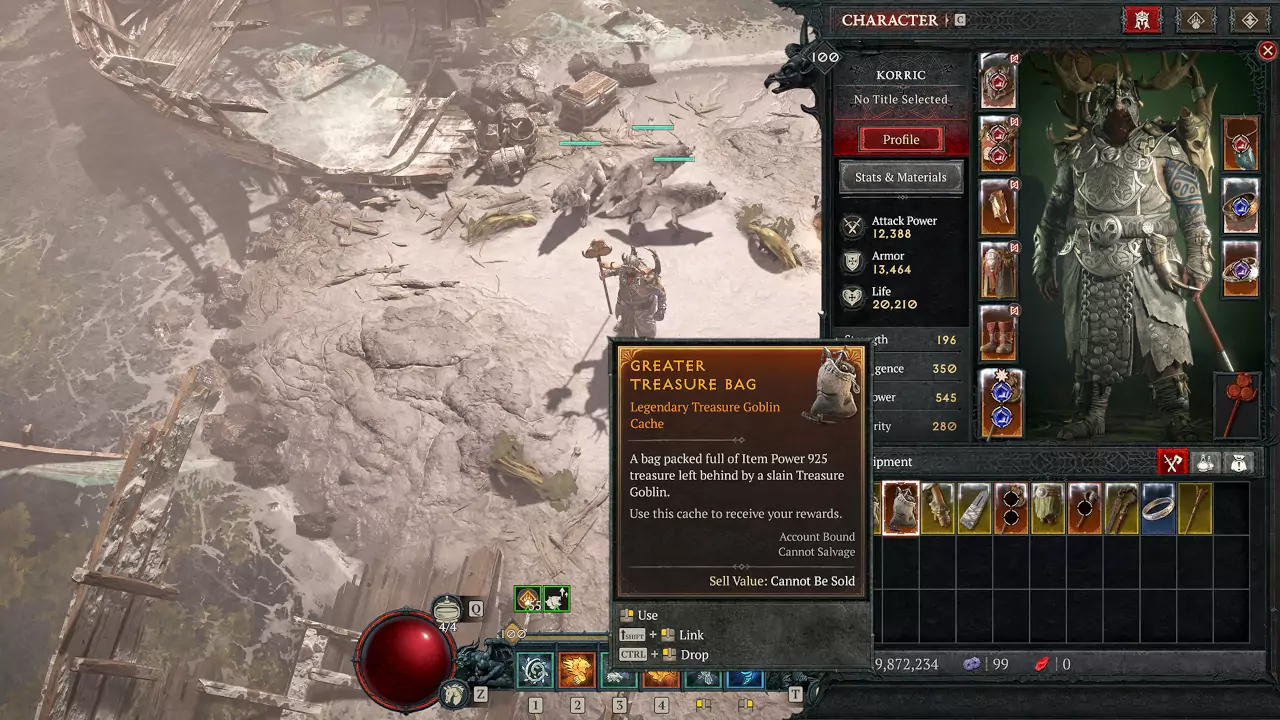Use the Greater Treasure Bag in inventory

901,508
